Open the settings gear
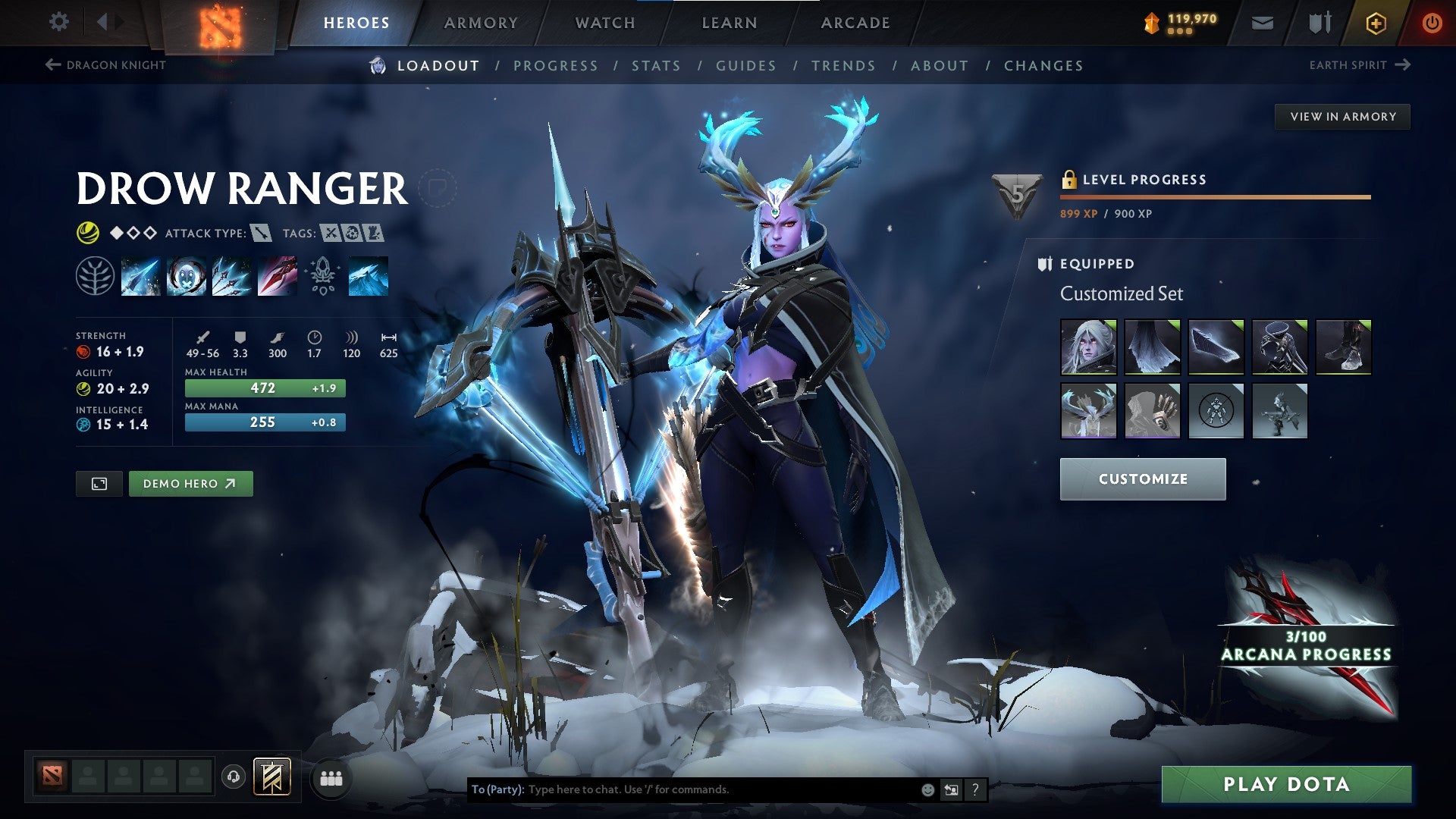Image resolution: width=1456 pixels, height=819 pixels. click(58, 22)
